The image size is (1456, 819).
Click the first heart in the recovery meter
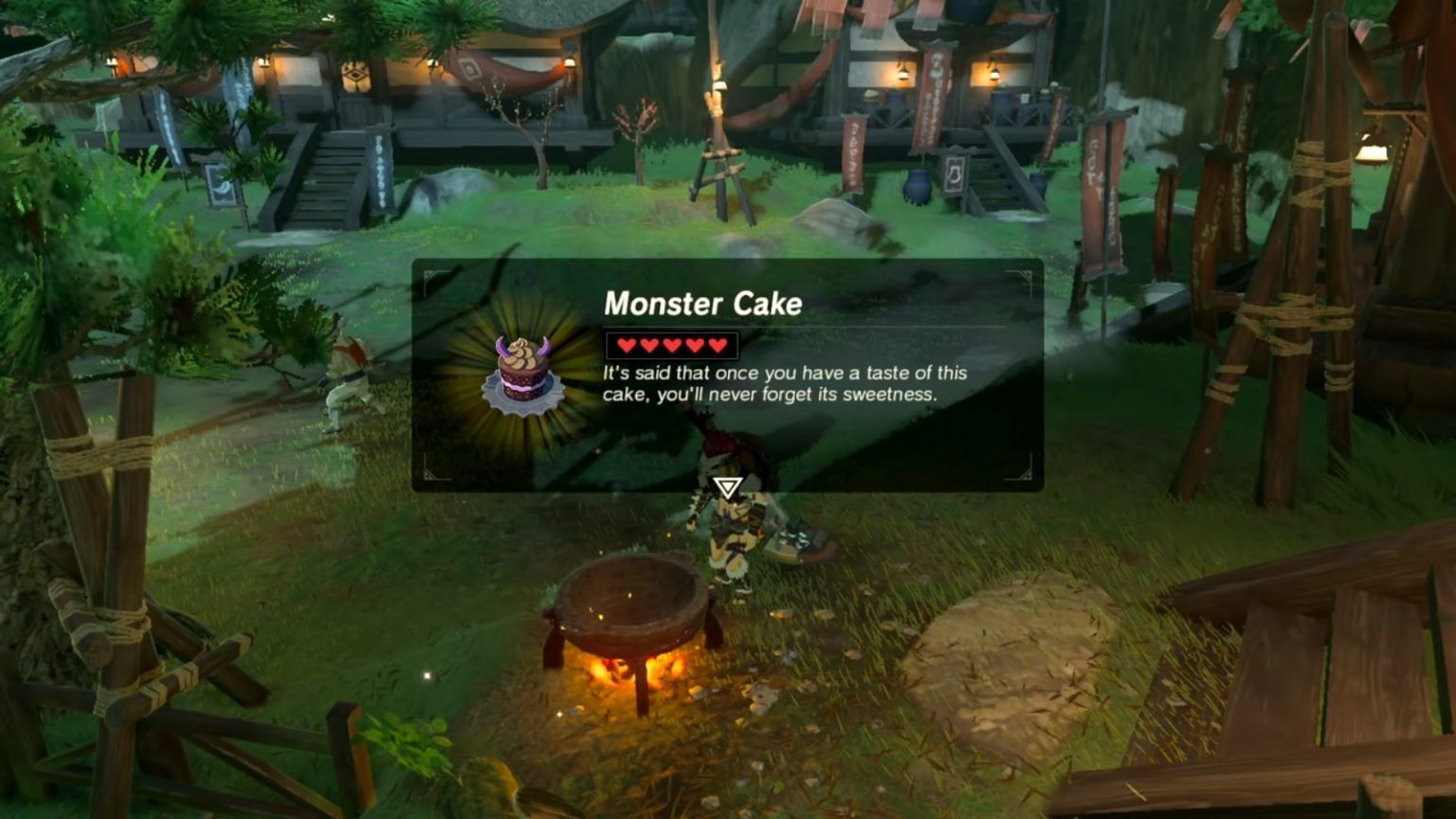(626, 343)
